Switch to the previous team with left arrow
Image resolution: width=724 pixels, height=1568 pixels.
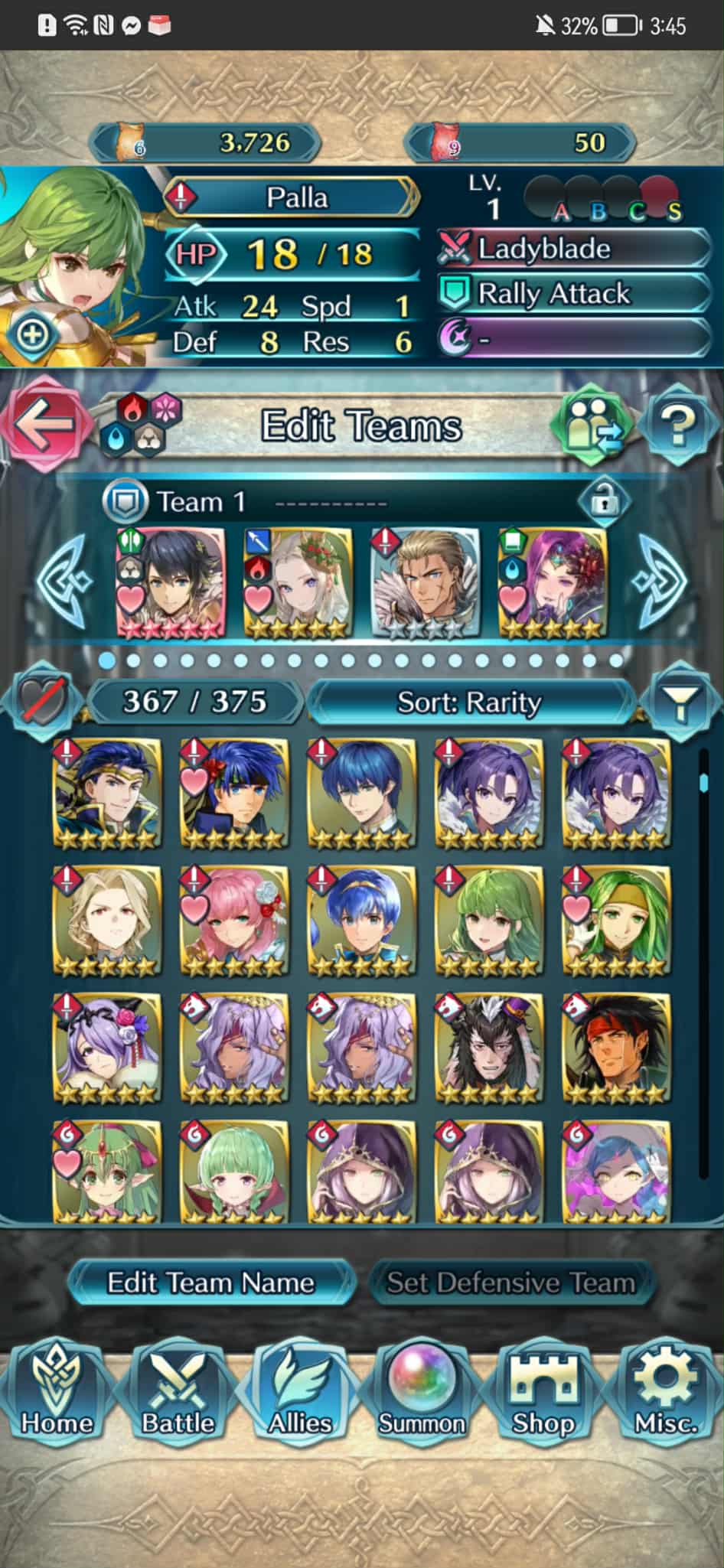pyautogui.click(x=65, y=582)
